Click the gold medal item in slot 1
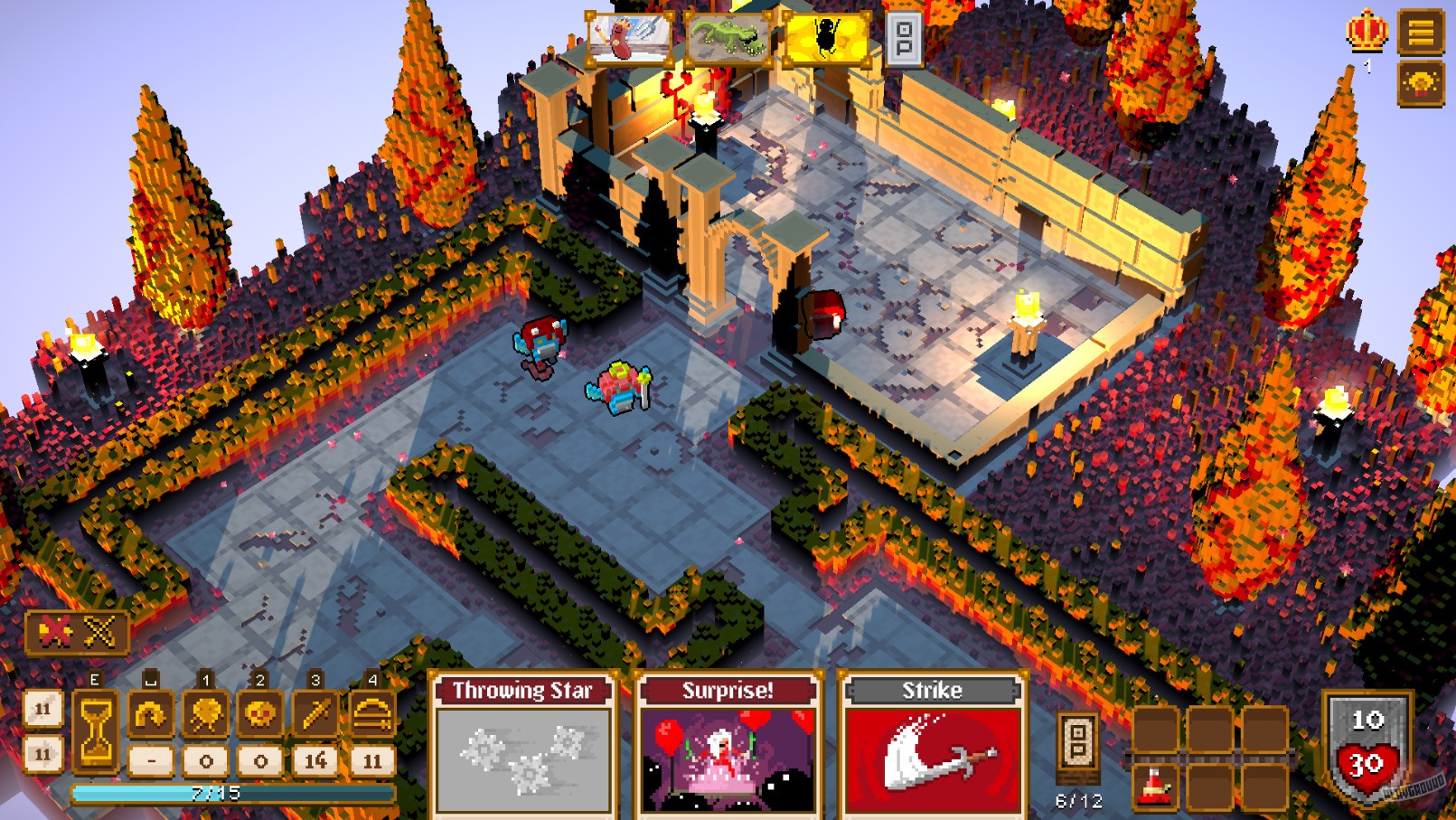The height and width of the screenshot is (820, 1456). (x=204, y=714)
